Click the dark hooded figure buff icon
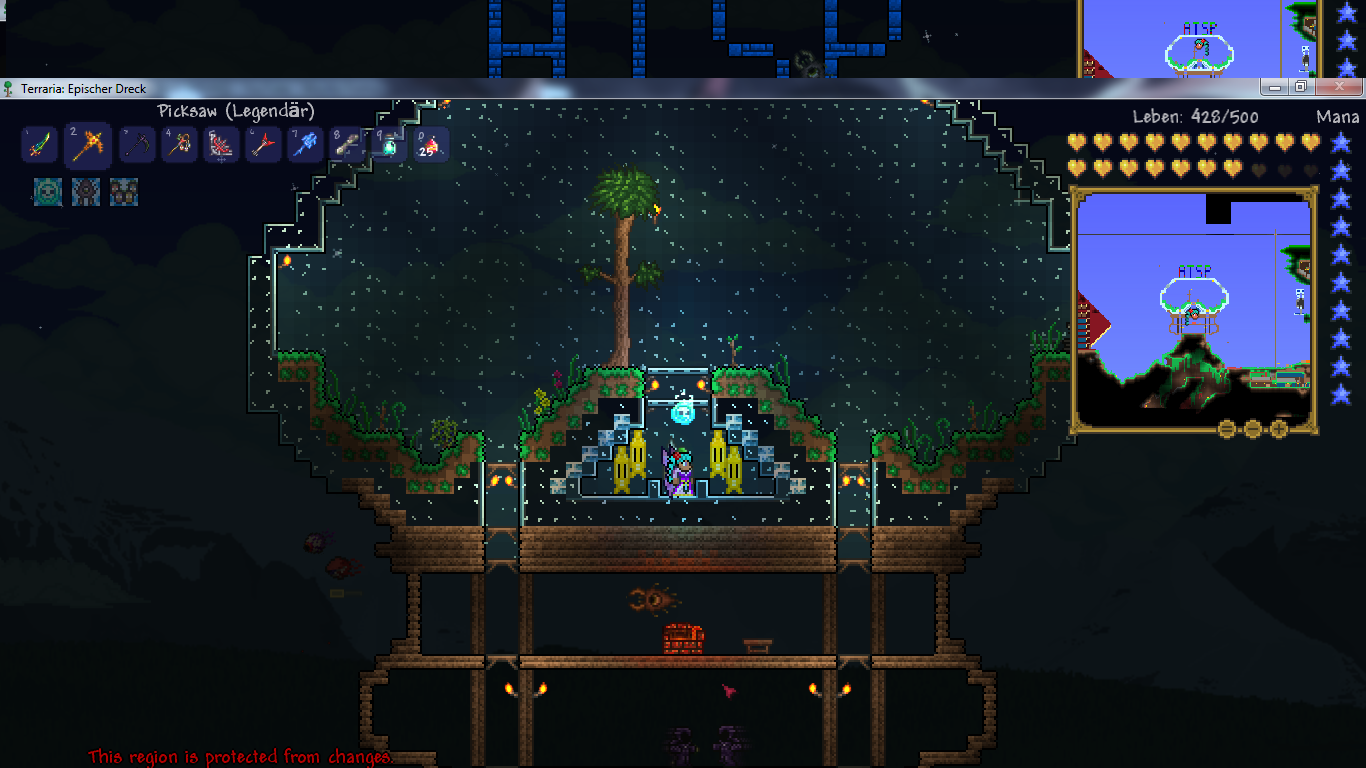This screenshot has height=768, width=1366. click(x=86, y=191)
